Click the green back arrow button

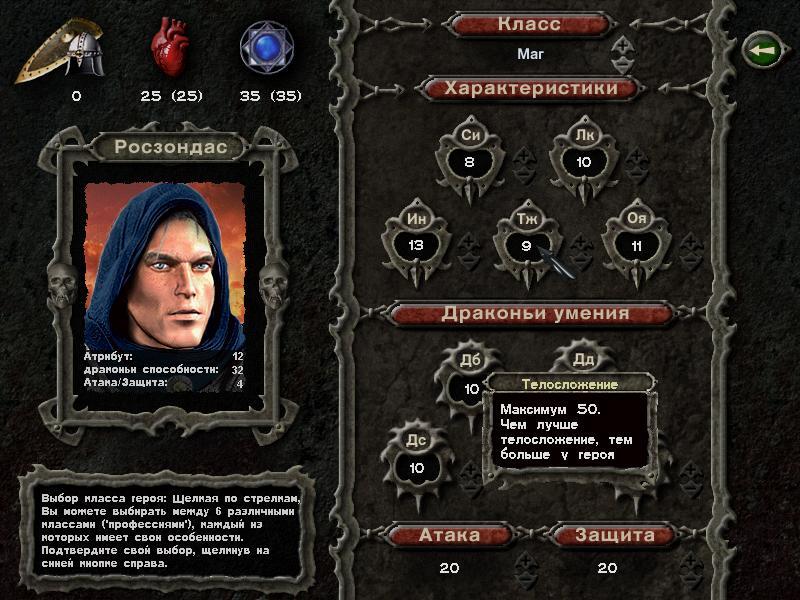tap(760, 48)
